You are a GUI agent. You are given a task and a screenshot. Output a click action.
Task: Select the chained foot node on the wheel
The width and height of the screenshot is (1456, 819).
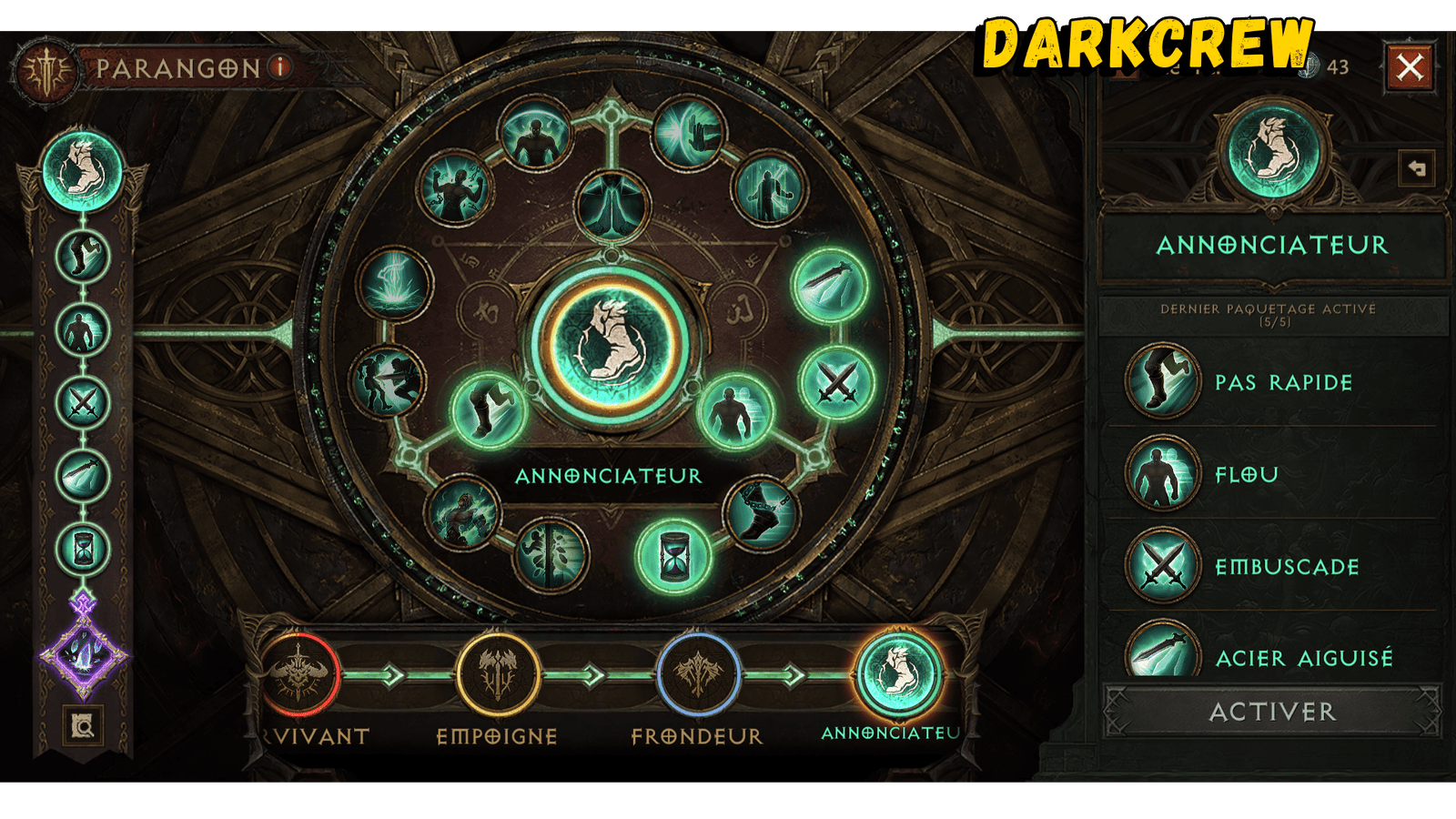(762, 514)
